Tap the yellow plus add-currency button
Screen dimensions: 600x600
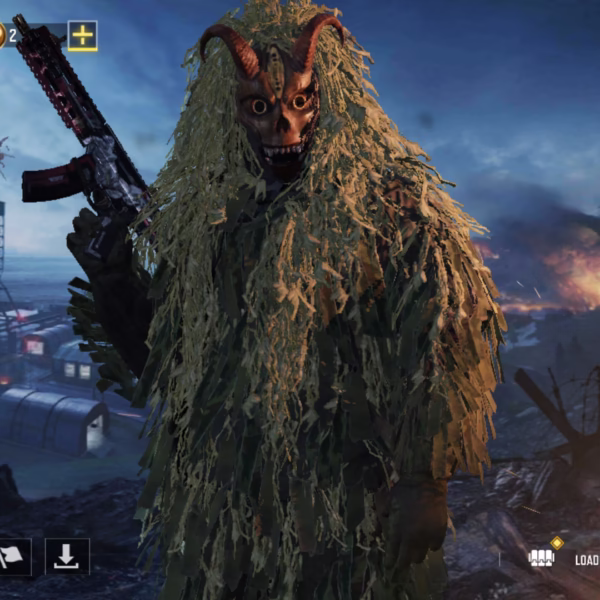82,36
